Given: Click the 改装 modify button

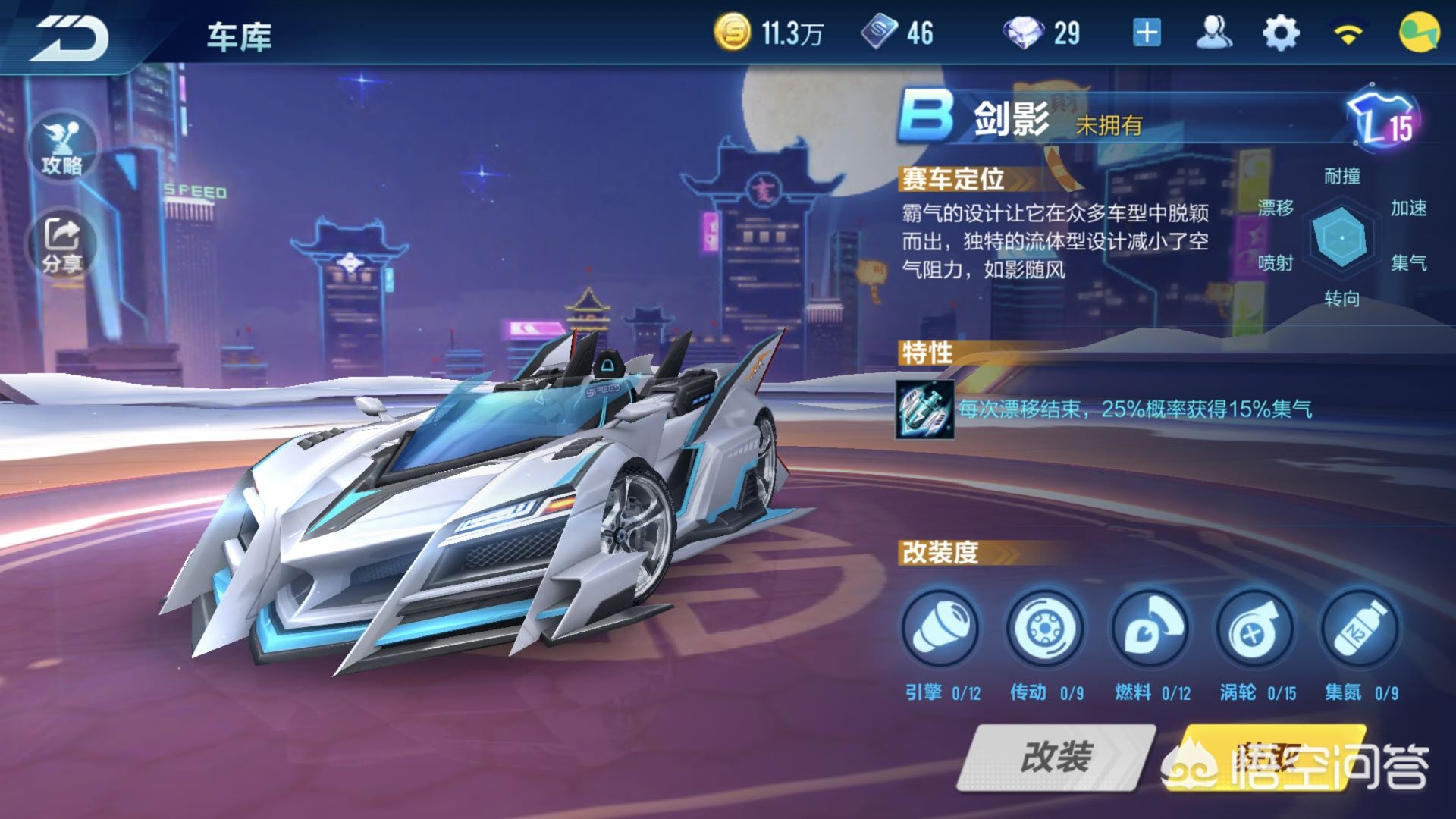Looking at the screenshot, I should pyautogui.click(x=1056, y=757).
